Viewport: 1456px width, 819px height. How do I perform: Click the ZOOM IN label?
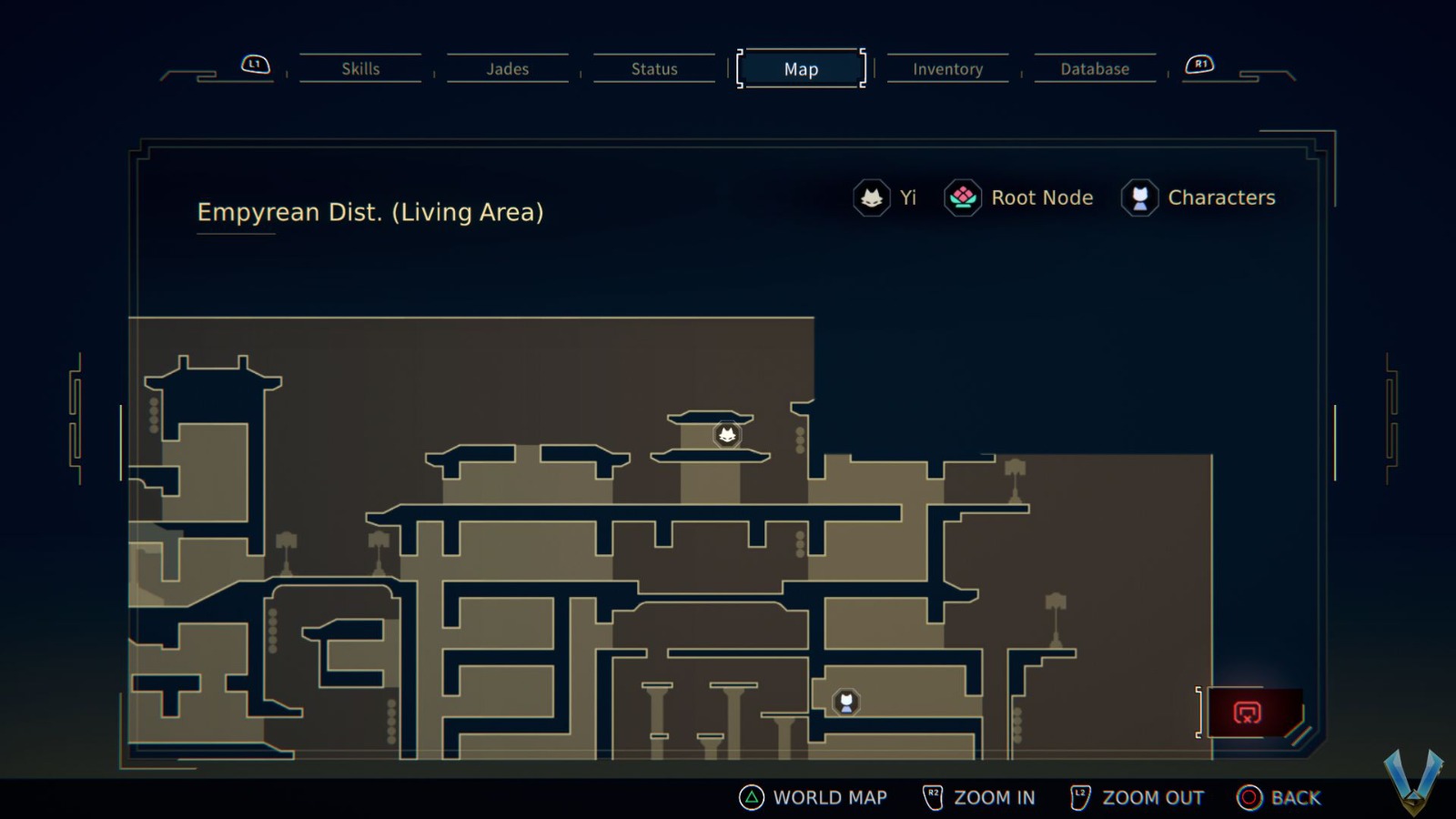pos(995,797)
